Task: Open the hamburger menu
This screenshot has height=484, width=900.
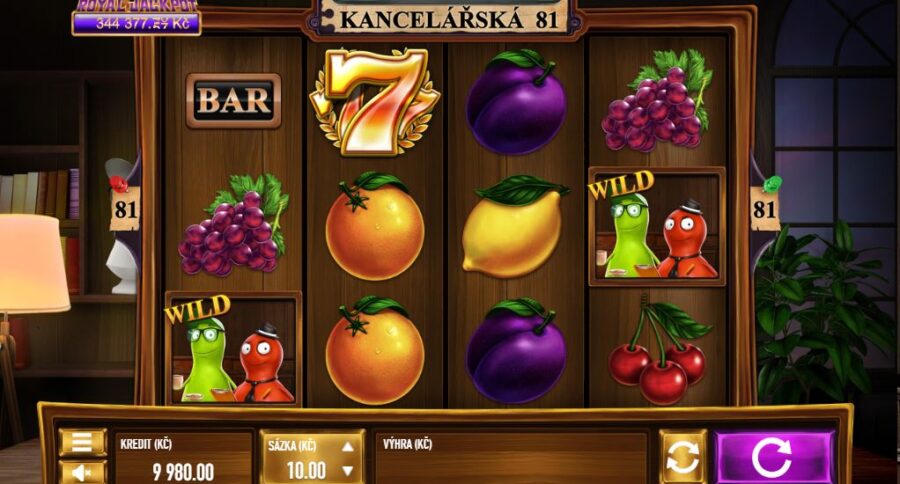Action: [83, 442]
